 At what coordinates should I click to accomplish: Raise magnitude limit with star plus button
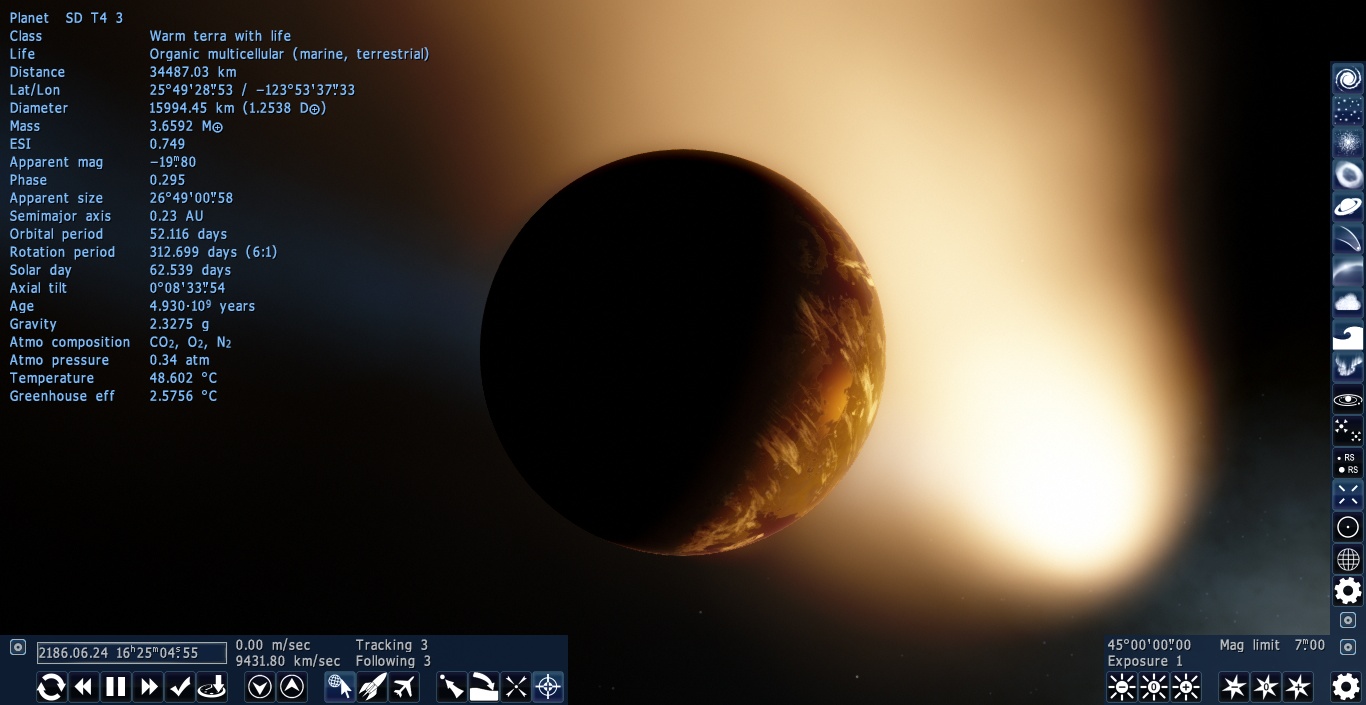(x=1298, y=687)
